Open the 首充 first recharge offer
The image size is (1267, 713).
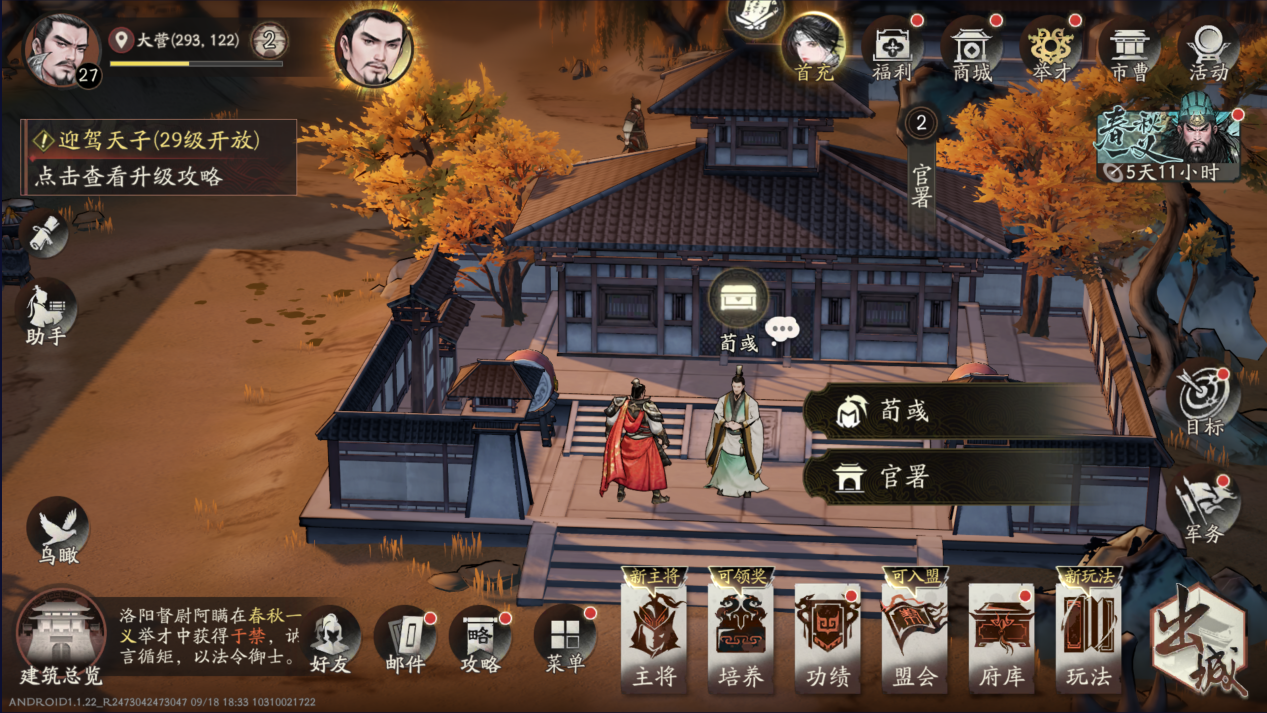point(813,48)
